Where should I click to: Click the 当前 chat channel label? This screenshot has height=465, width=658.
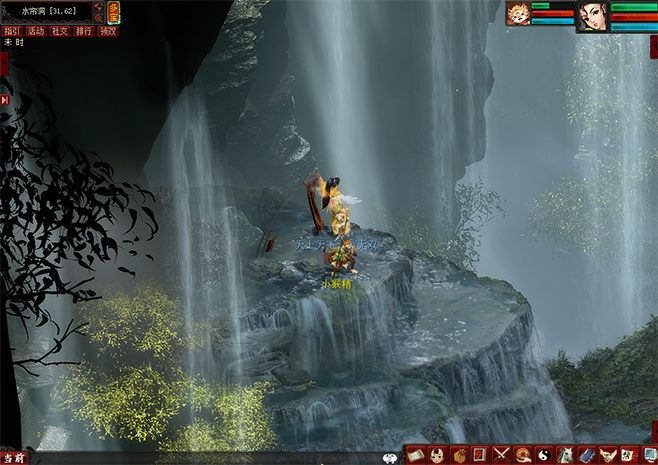[x=14, y=457]
